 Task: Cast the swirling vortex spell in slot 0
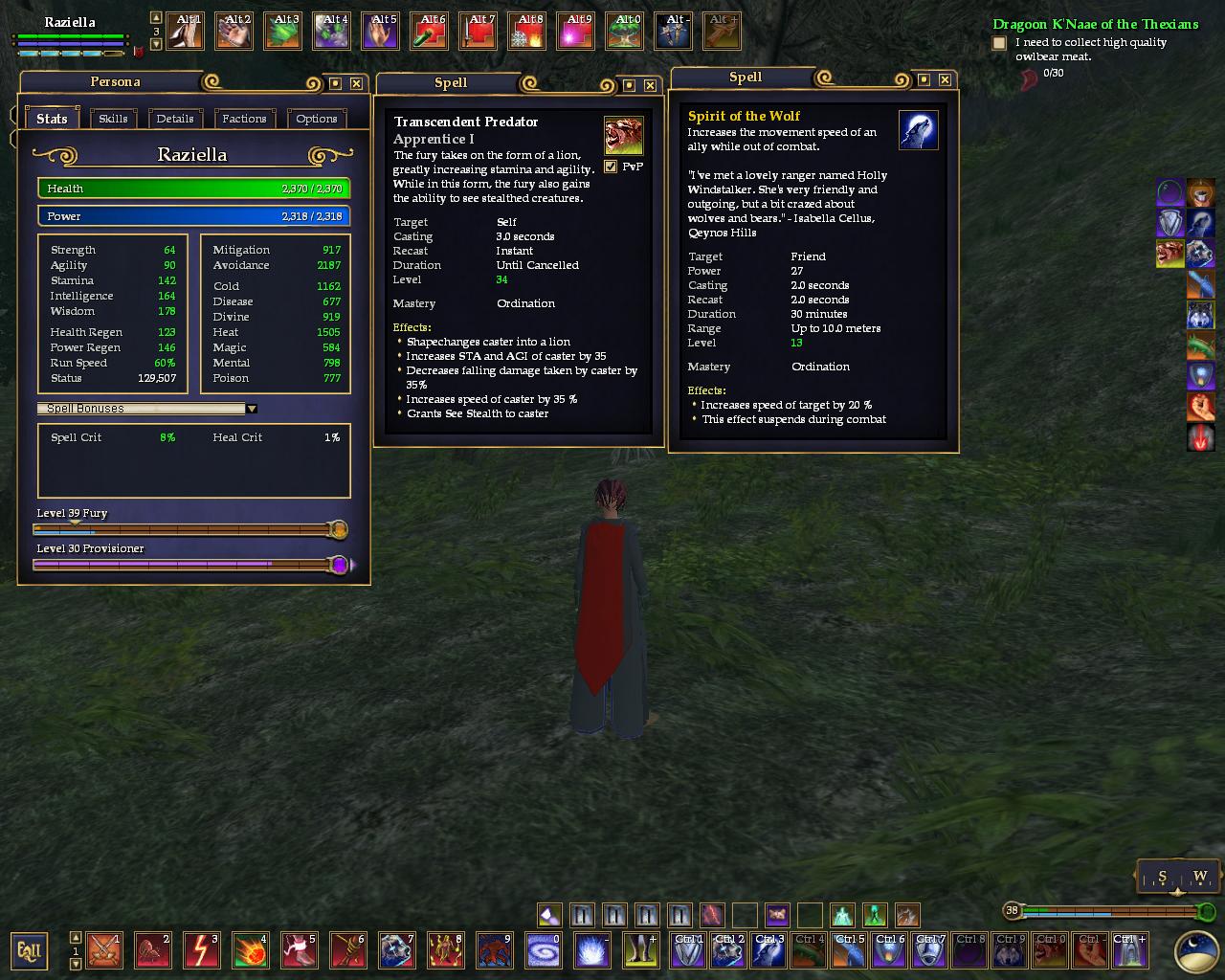[x=544, y=950]
